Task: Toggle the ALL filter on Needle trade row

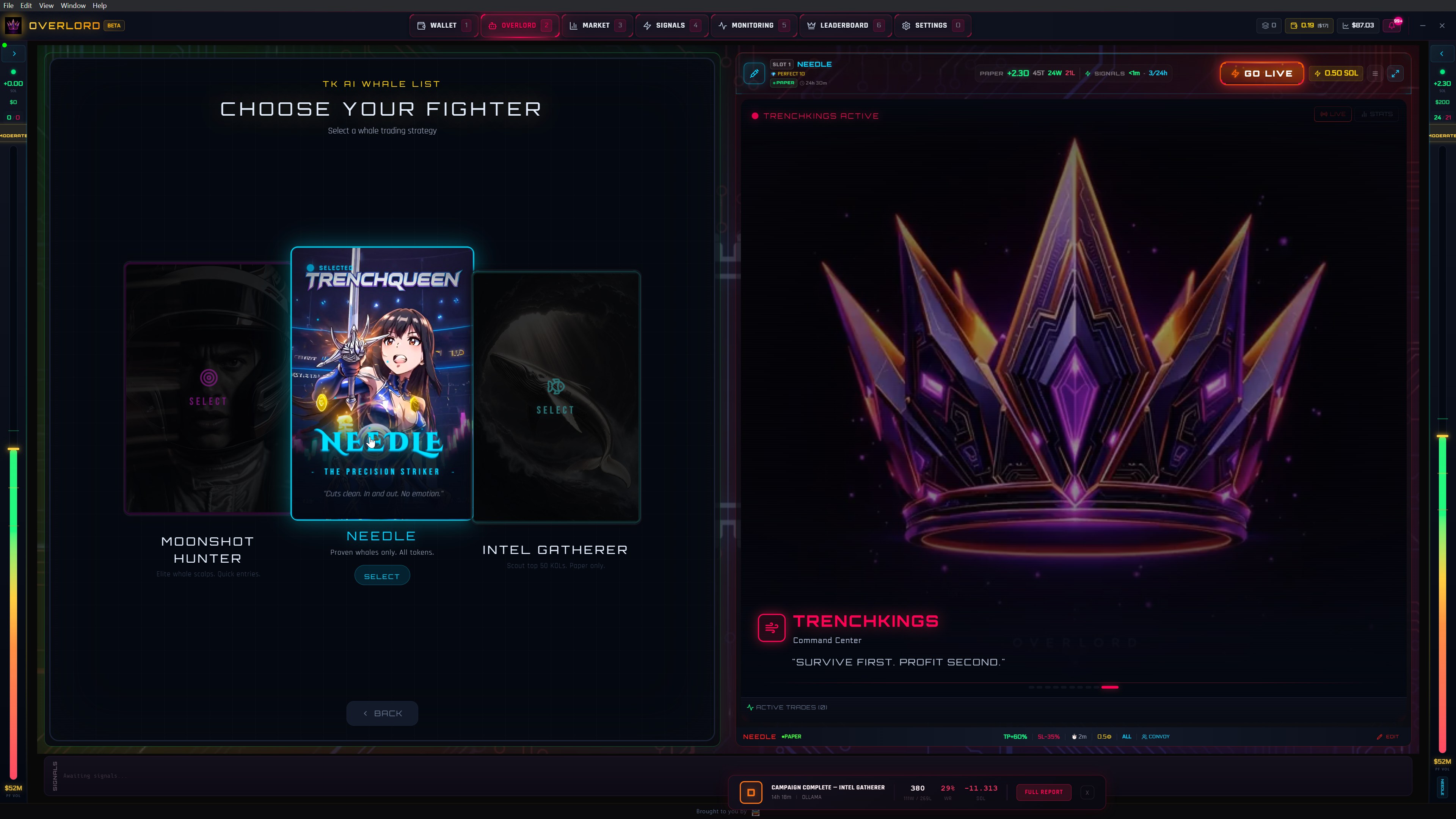Action: pos(1126,736)
